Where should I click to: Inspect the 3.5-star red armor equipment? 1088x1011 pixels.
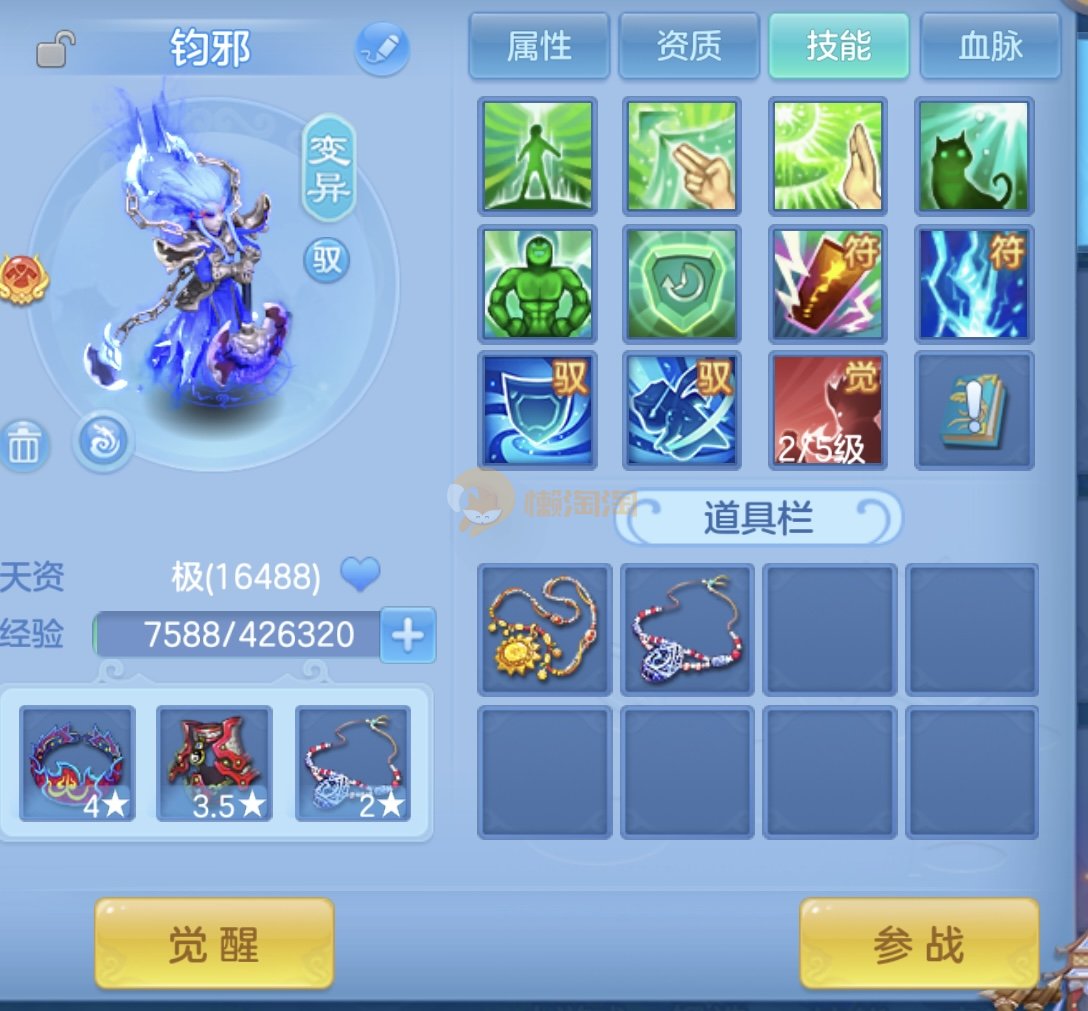point(215,764)
